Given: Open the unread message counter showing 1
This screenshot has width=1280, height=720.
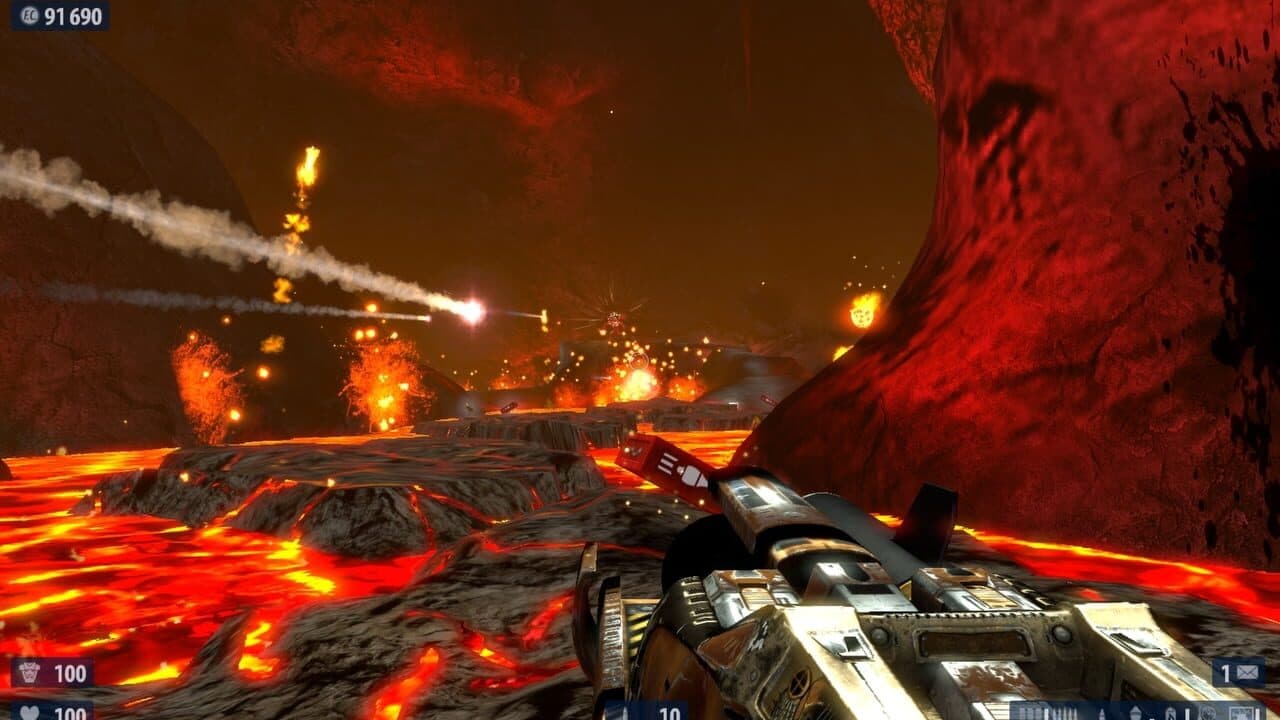Looking at the screenshot, I should [1228, 673].
